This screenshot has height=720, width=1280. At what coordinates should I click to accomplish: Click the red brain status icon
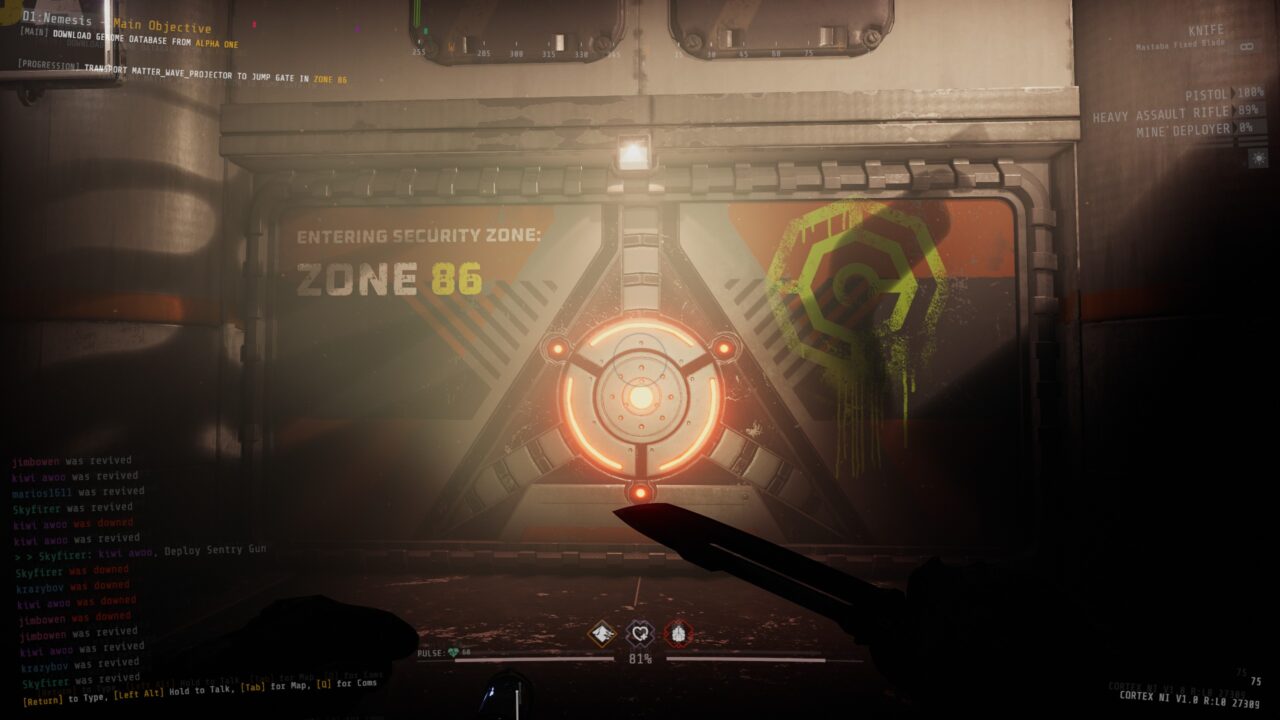[678, 633]
